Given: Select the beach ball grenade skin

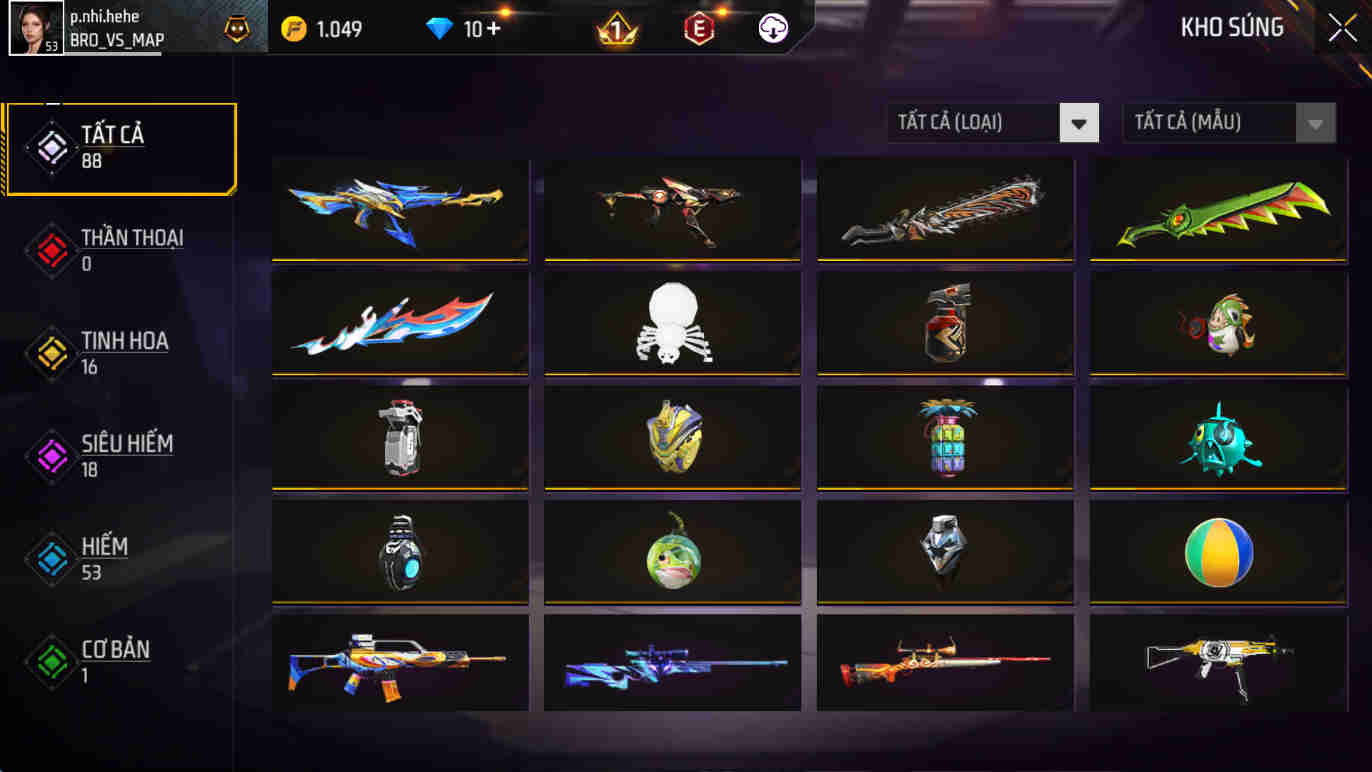Looking at the screenshot, I should coord(1217,551).
